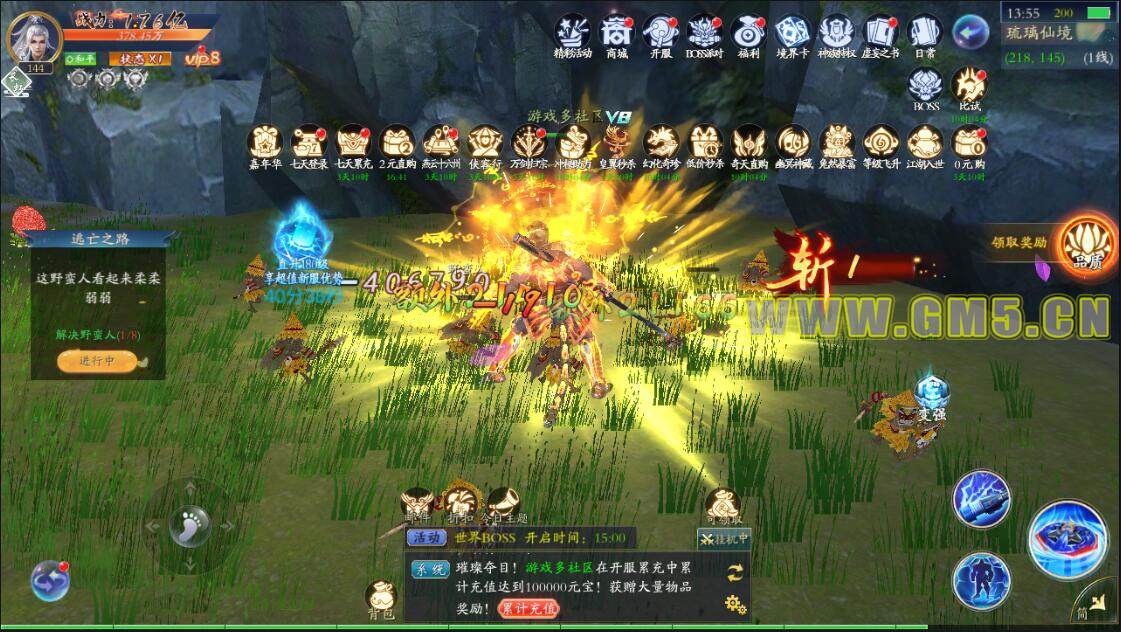Open the 0元购 free purchase offer

coord(969,144)
